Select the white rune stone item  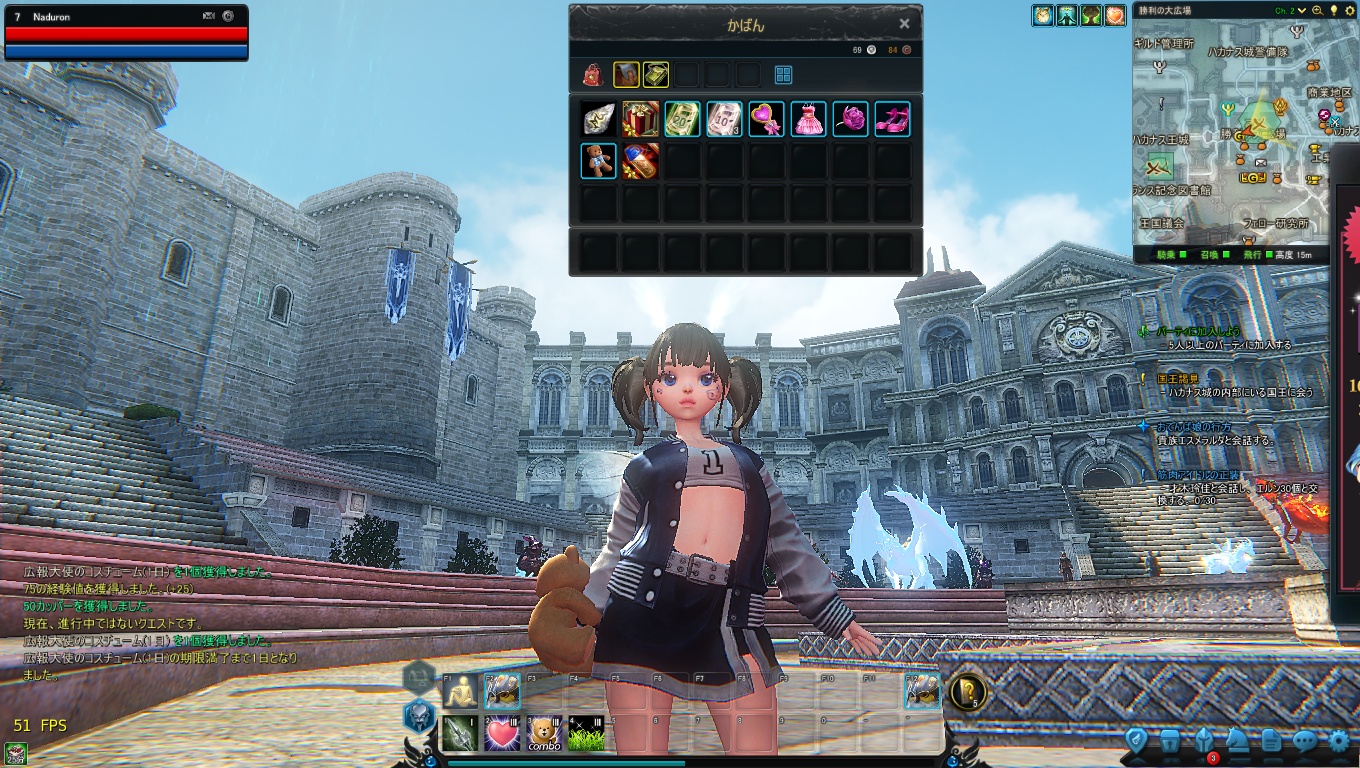[598, 119]
